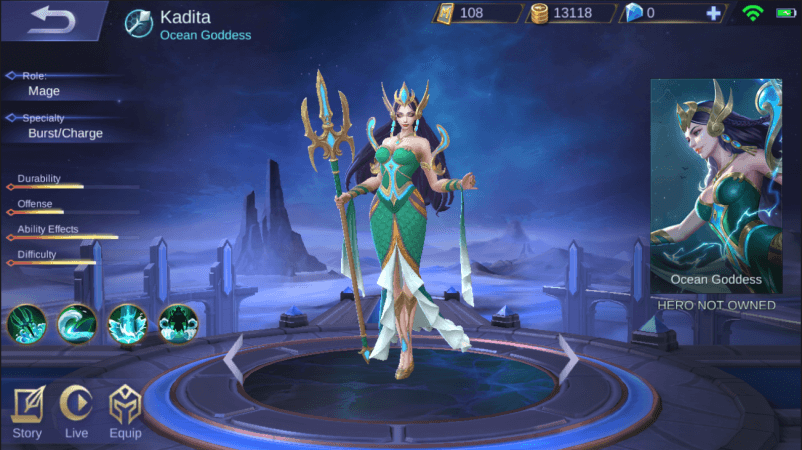
Task: View the trident skill icon
Action: [25, 323]
